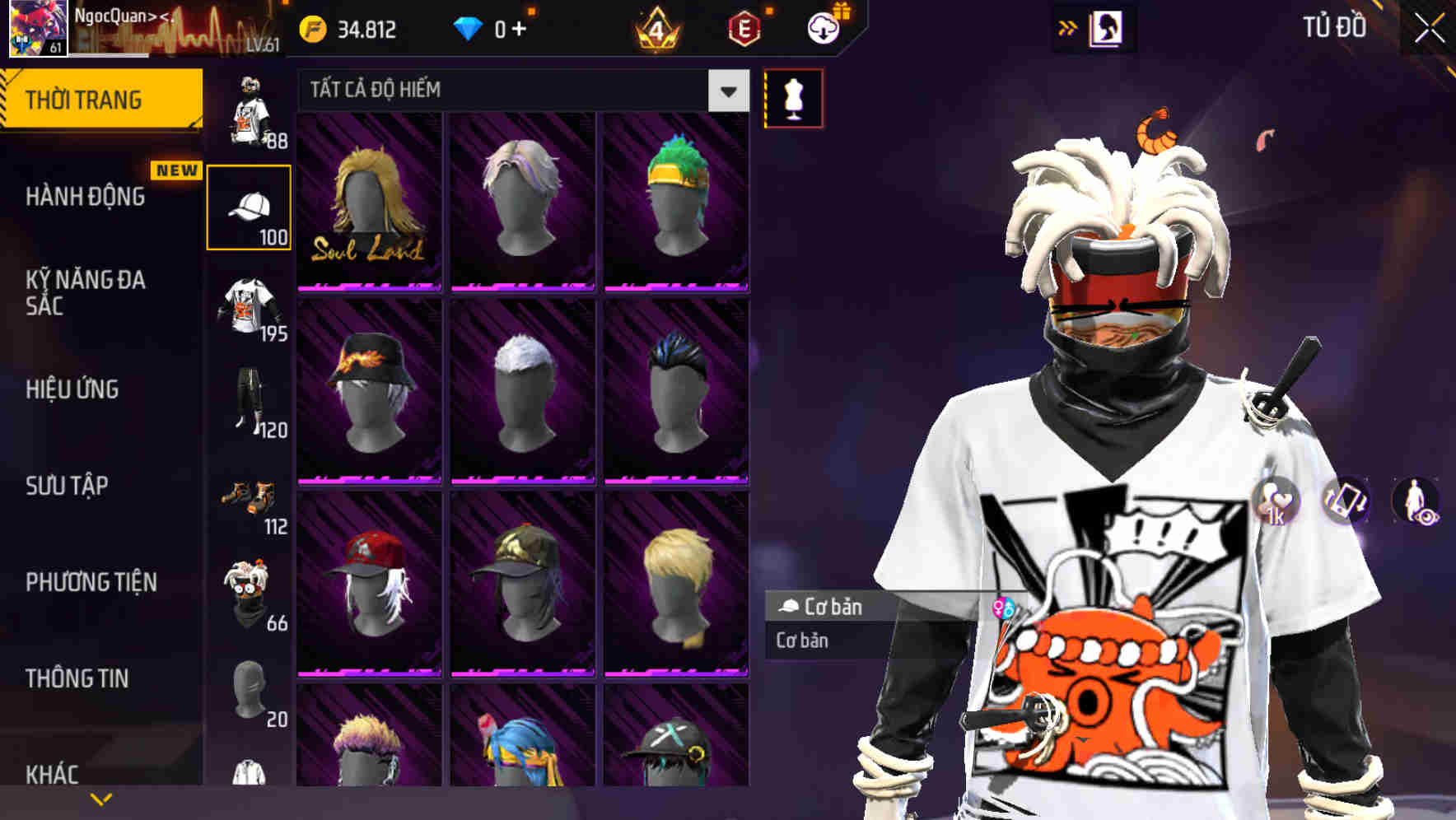Open THÔNG TIN from the left menu
This screenshot has width=1456, height=820.
click(x=76, y=677)
